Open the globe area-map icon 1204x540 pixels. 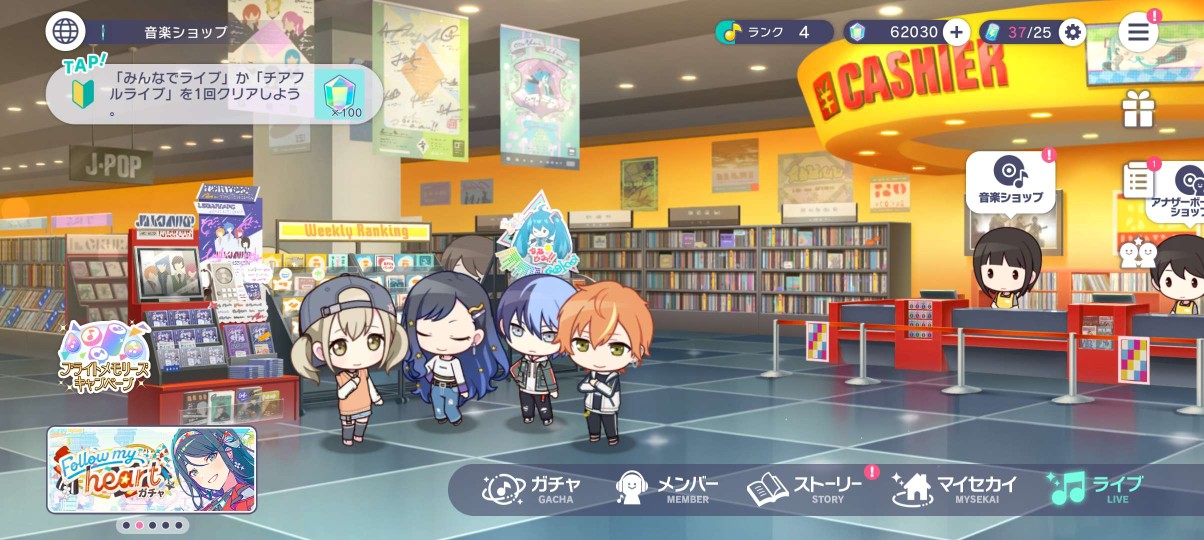tap(65, 31)
